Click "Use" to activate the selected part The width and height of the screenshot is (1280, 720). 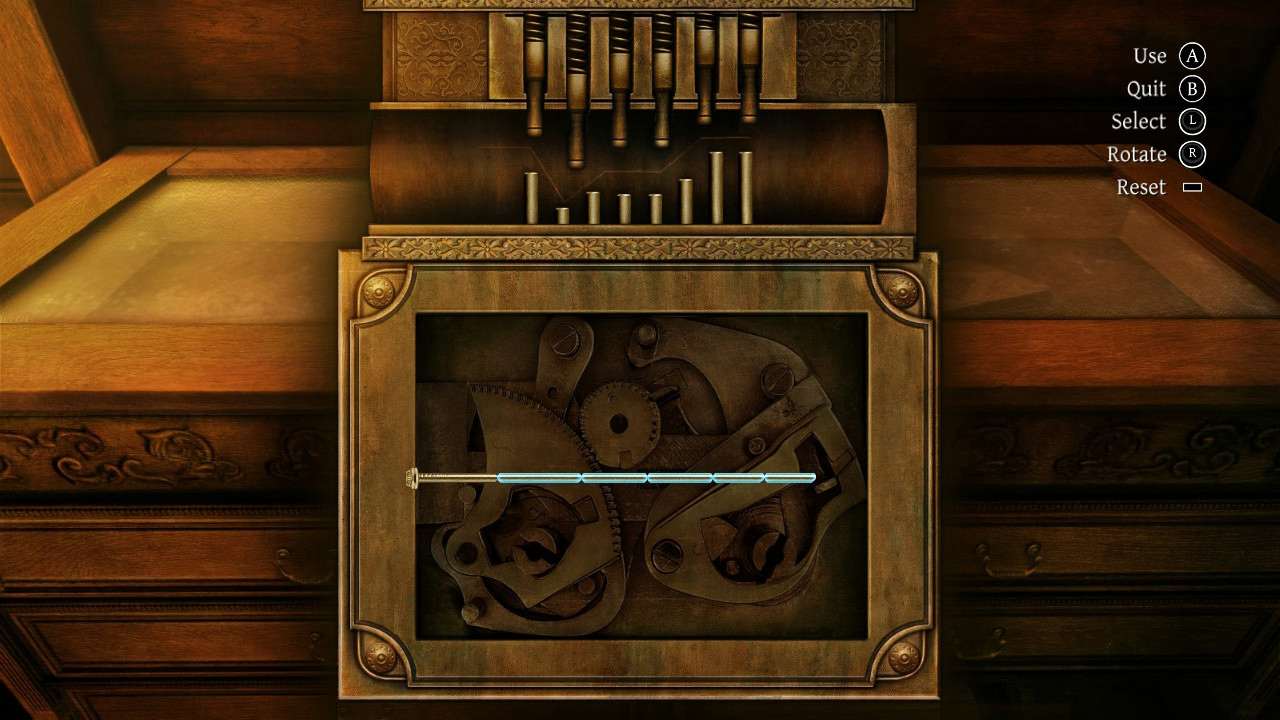[1150, 55]
